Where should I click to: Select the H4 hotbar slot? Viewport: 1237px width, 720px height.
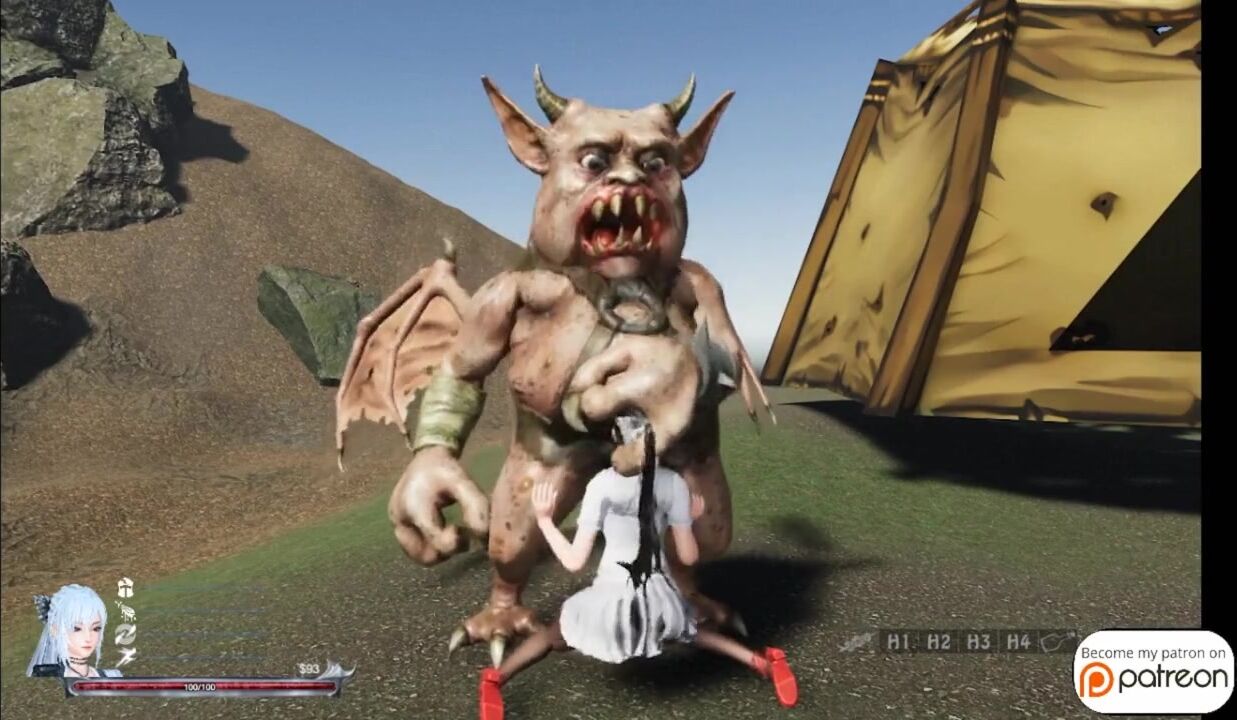[x=1018, y=643]
